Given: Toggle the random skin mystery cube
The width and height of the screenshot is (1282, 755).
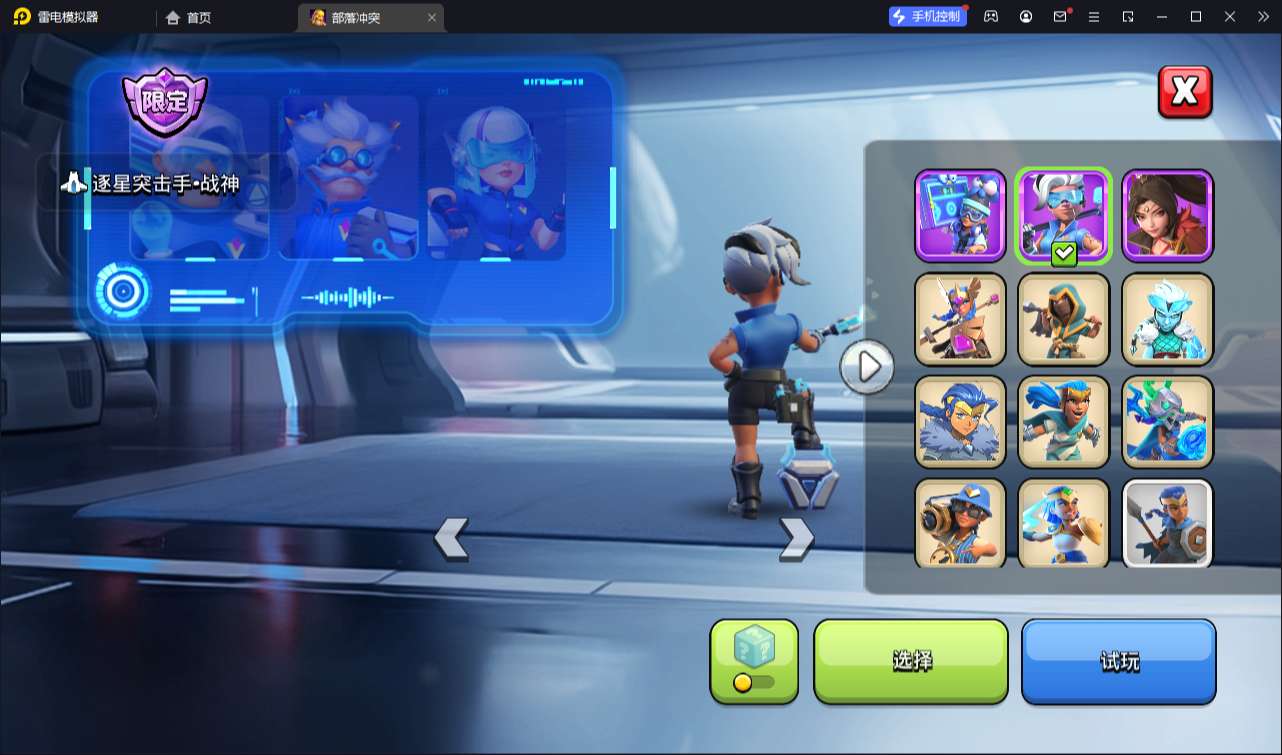Looking at the screenshot, I should tap(754, 660).
